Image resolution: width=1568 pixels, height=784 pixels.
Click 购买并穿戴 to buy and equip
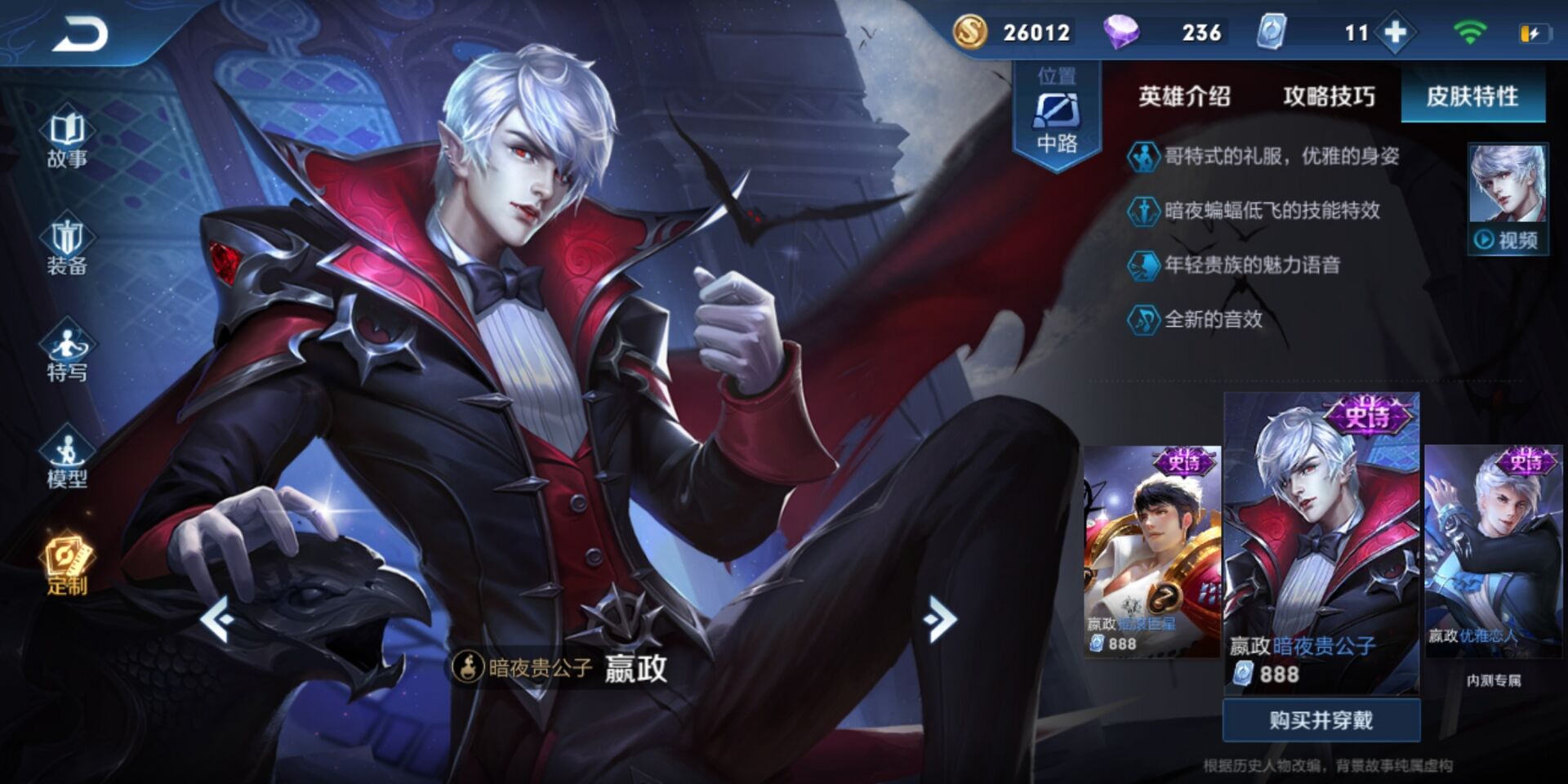coord(1321,719)
